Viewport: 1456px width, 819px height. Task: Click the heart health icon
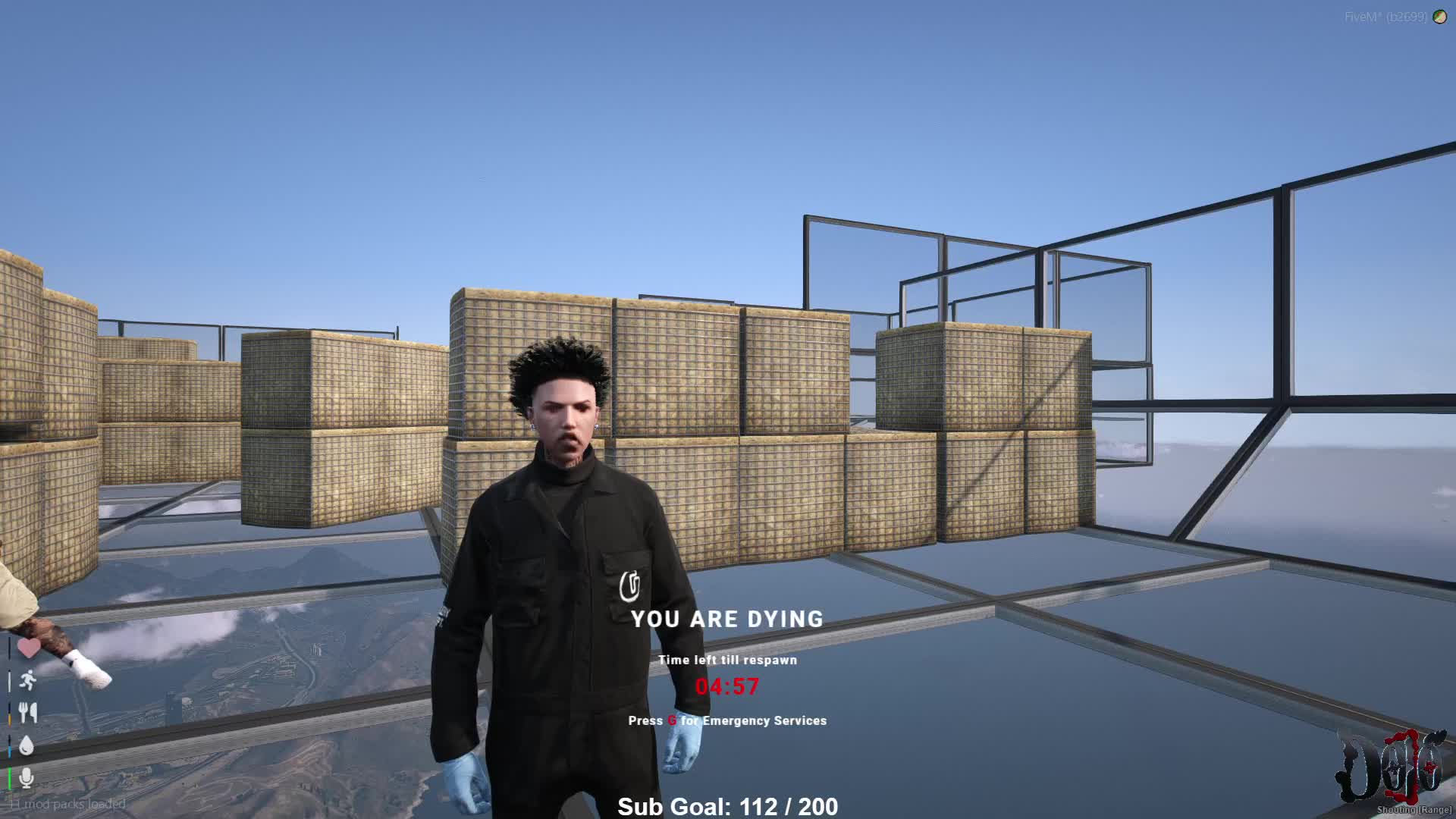click(x=29, y=648)
